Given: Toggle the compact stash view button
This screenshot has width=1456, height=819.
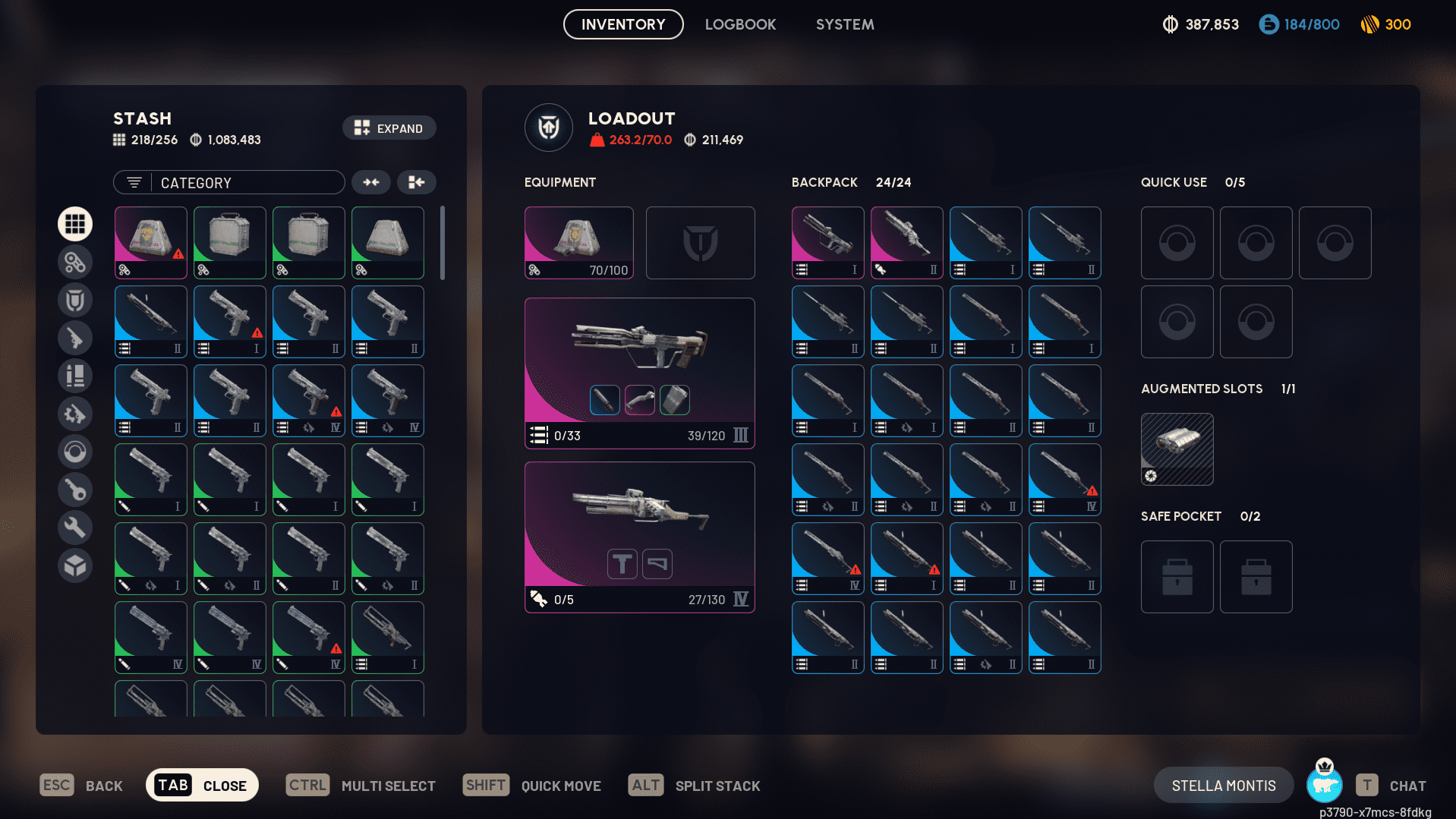Looking at the screenshot, I should (x=416, y=182).
